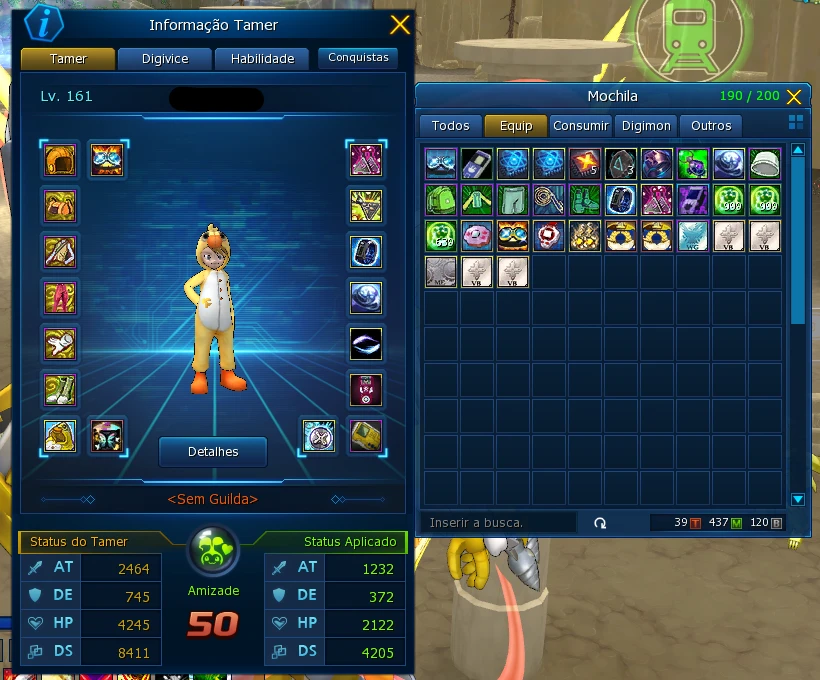Switch to the Digivice tab

click(x=165, y=59)
